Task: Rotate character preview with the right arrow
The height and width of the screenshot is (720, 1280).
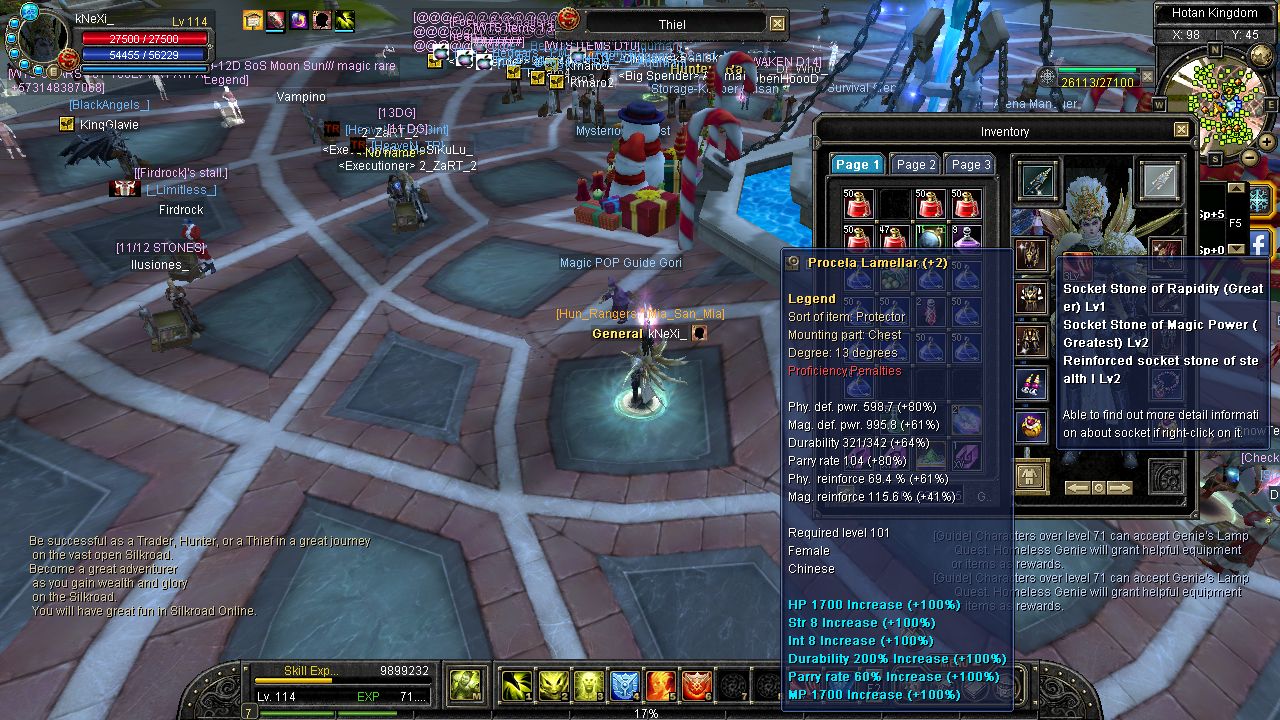Action: (1119, 488)
